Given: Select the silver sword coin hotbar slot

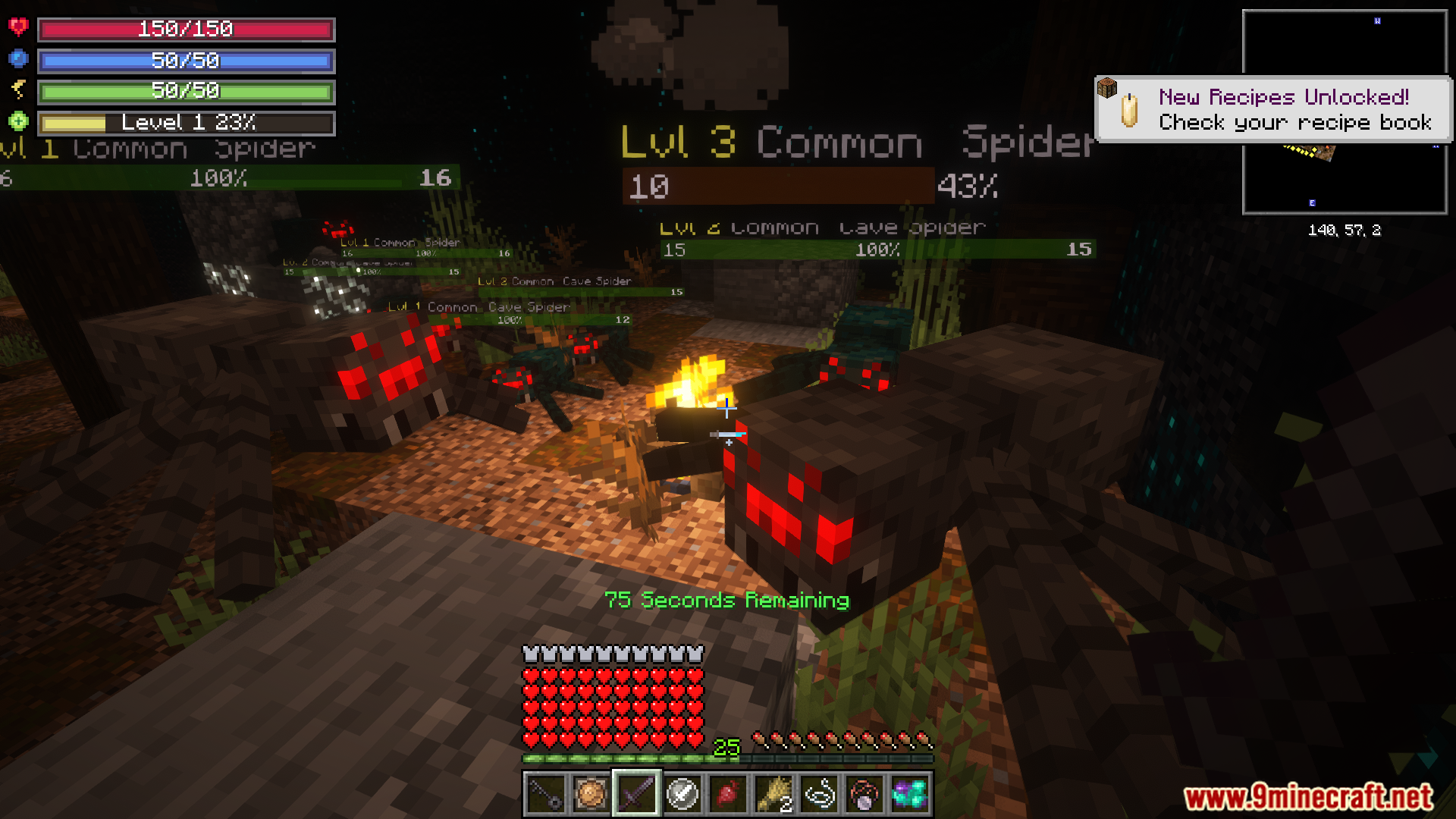Looking at the screenshot, I should (x=682, y=794).
